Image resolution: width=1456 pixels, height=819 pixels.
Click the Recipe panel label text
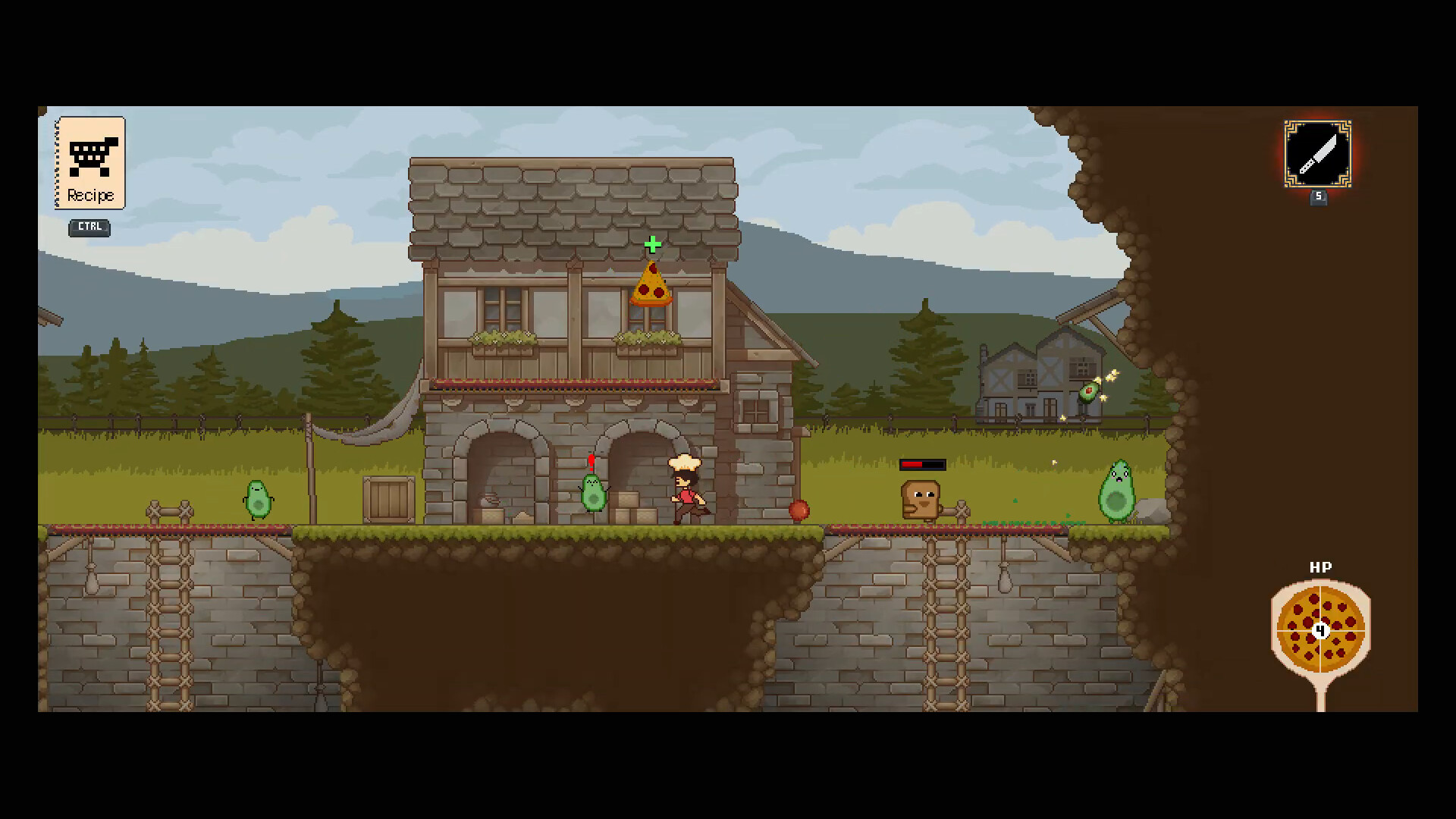pyautogui.click(x=90, y=195)
